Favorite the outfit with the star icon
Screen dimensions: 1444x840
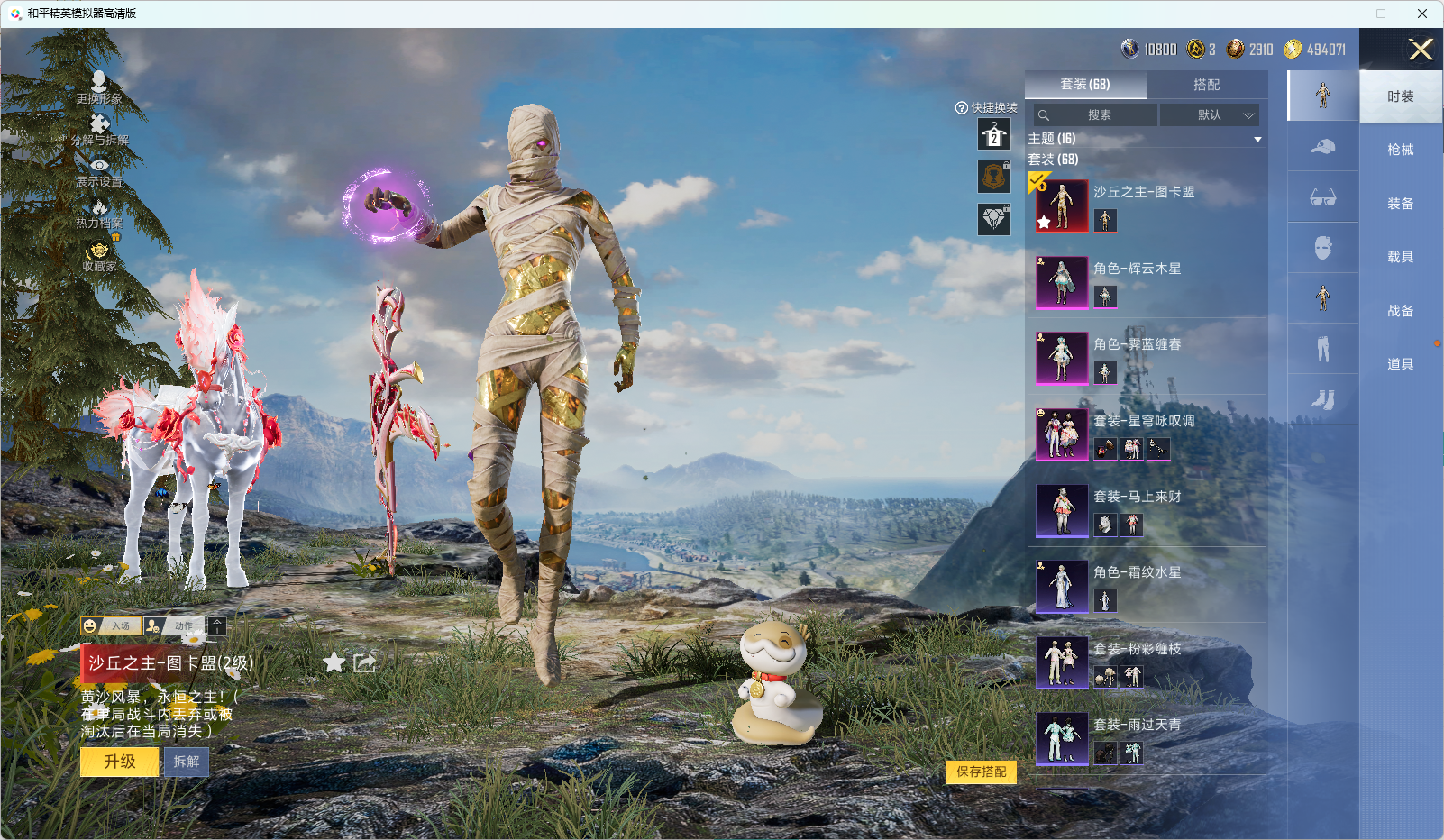(x=334, y=663)
